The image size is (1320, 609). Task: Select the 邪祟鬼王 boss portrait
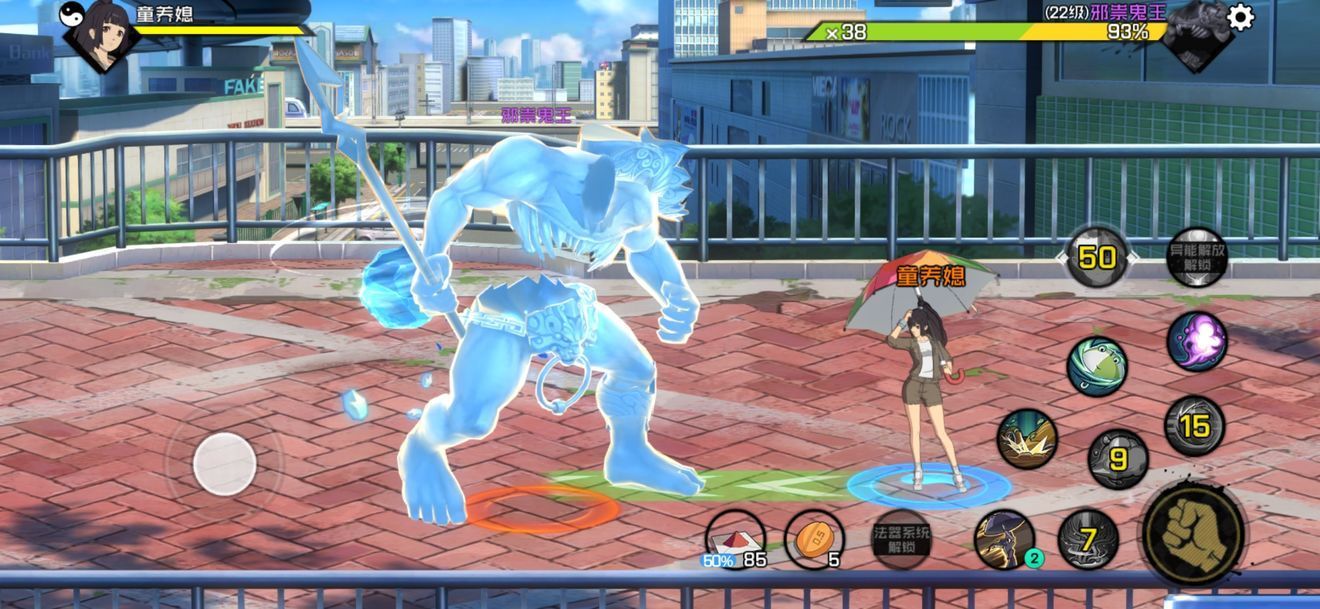click(x=1196, y=34)
